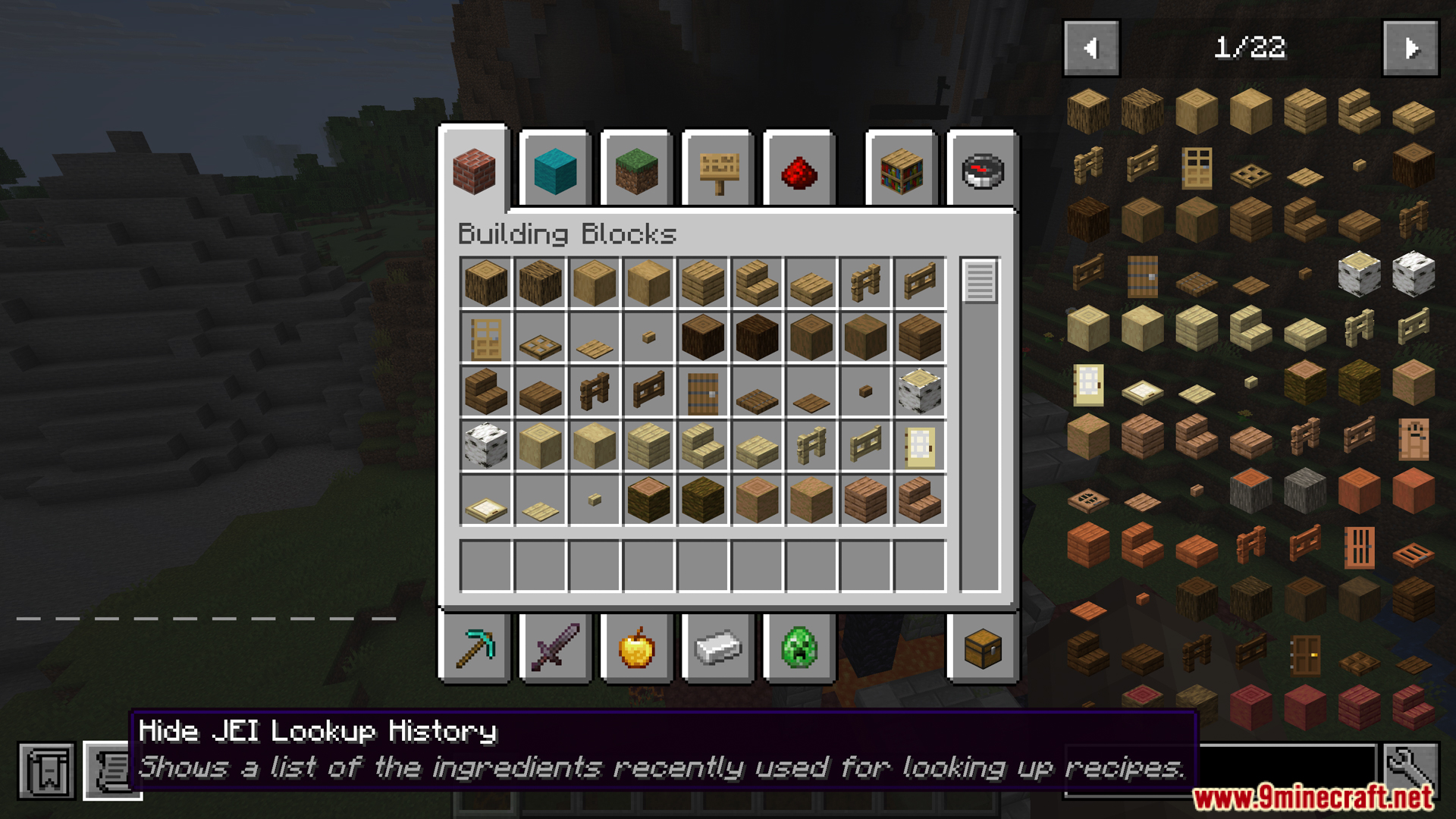Screen dimensions: 1456x819
Task: Switch to the chest inventory tab
Action: pyautogui.click(x=982, y=648)
